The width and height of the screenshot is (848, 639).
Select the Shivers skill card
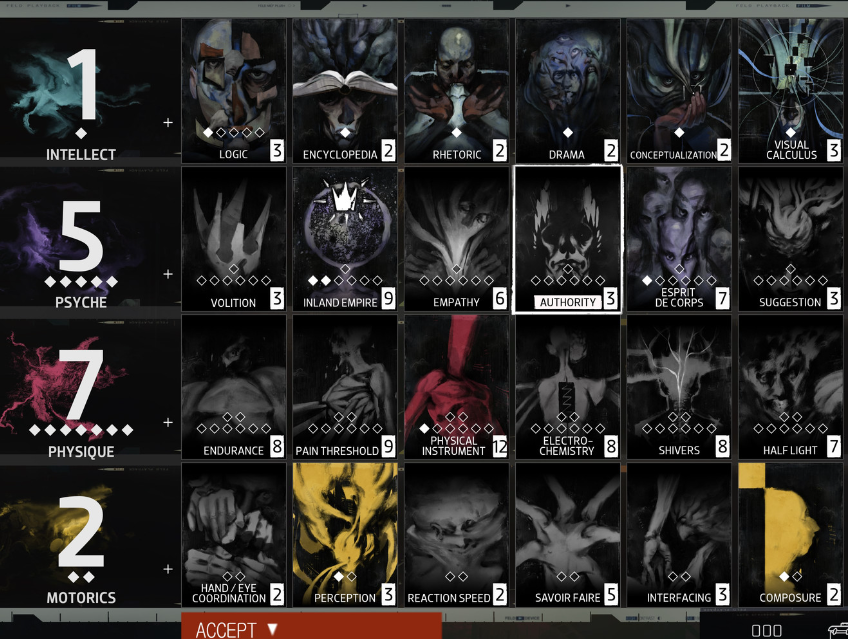click(x=679, y=386)
